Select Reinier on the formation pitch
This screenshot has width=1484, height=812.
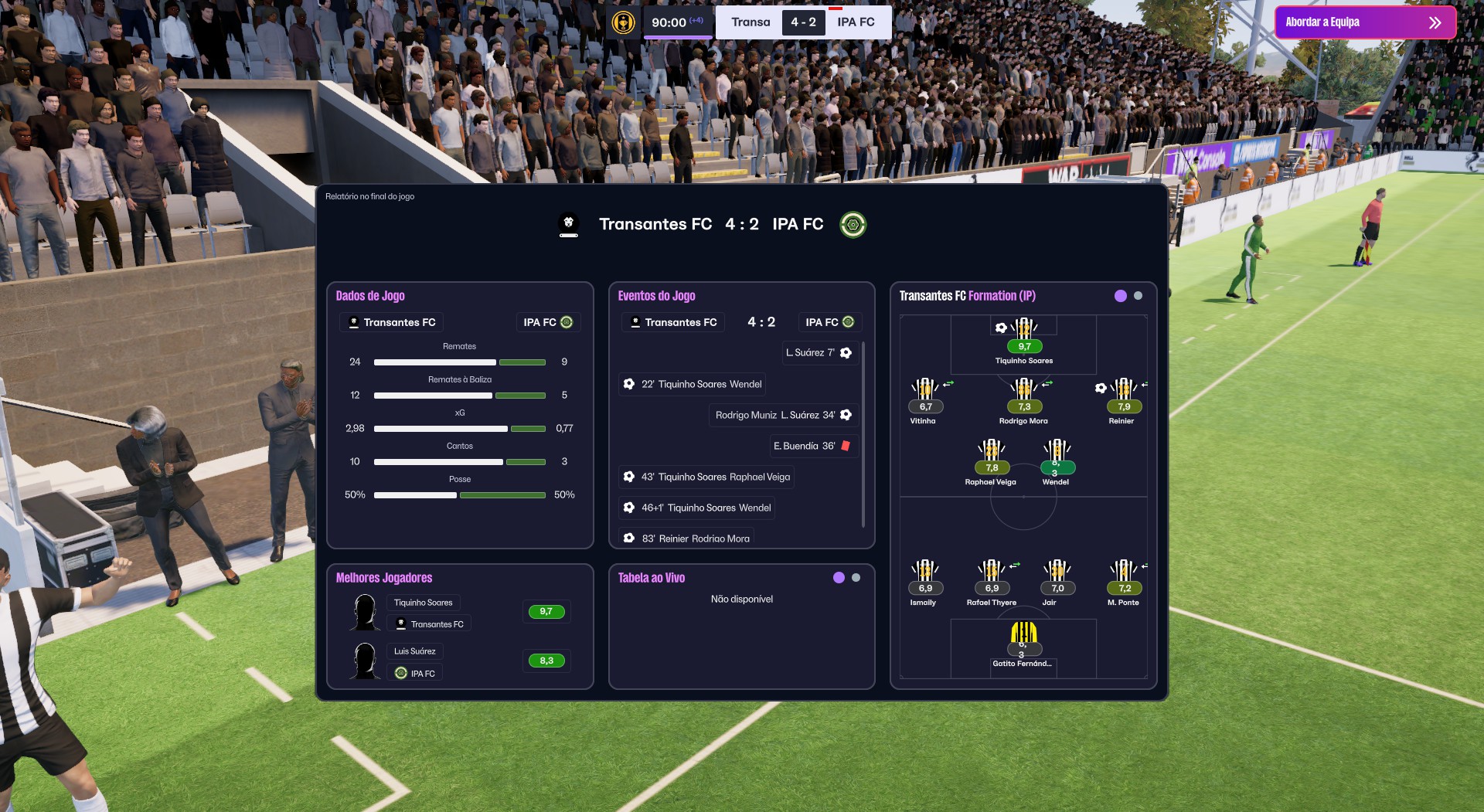point(1123,394)
